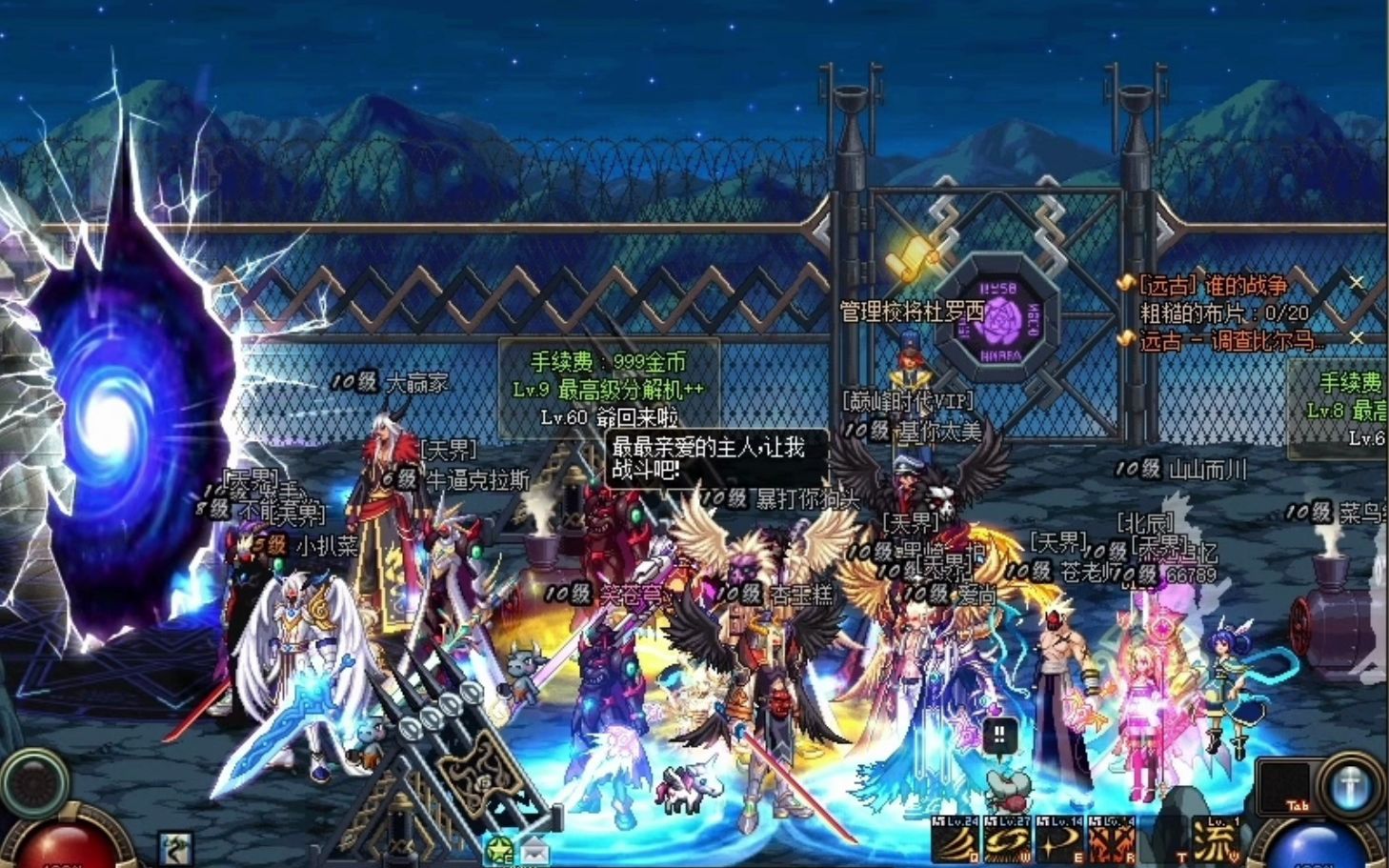Activate the Lv.27 swirl skill in slot W
1389x868 pixels.
1007,842
